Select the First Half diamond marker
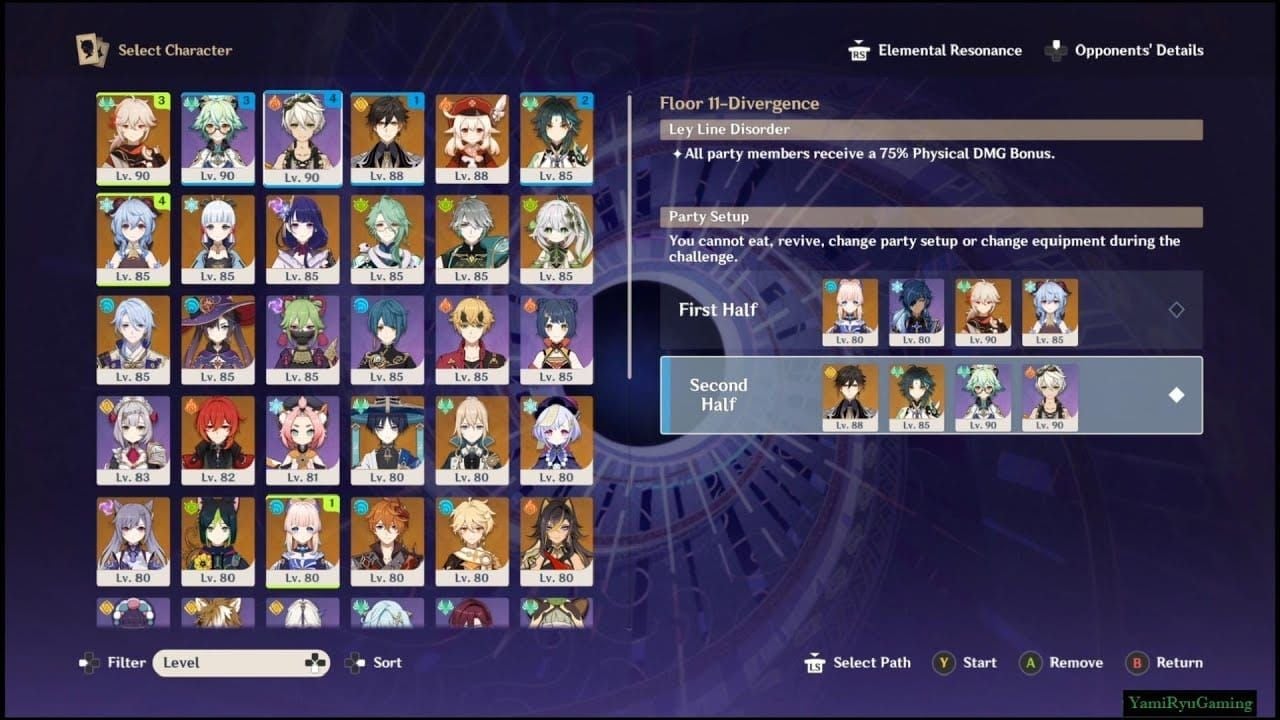Image resolution: width=1280 pixels, height=720 pixels. click(1176, 310)
